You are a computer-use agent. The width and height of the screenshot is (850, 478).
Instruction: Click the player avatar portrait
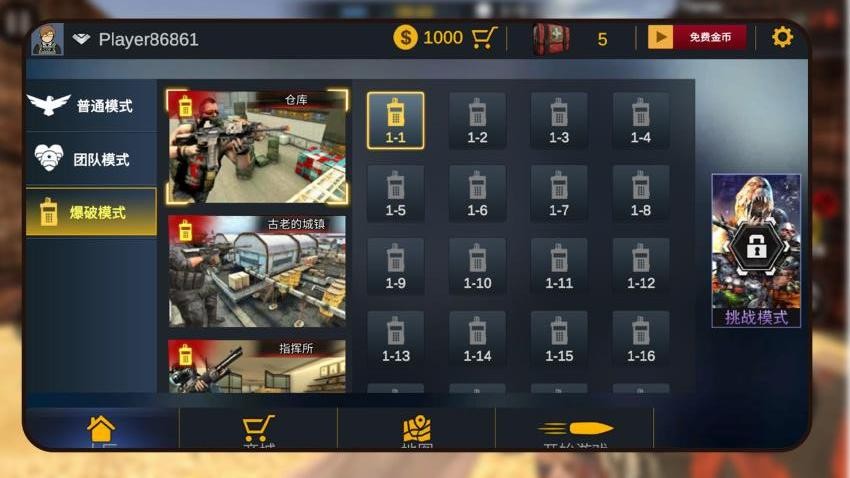[47, 39]
